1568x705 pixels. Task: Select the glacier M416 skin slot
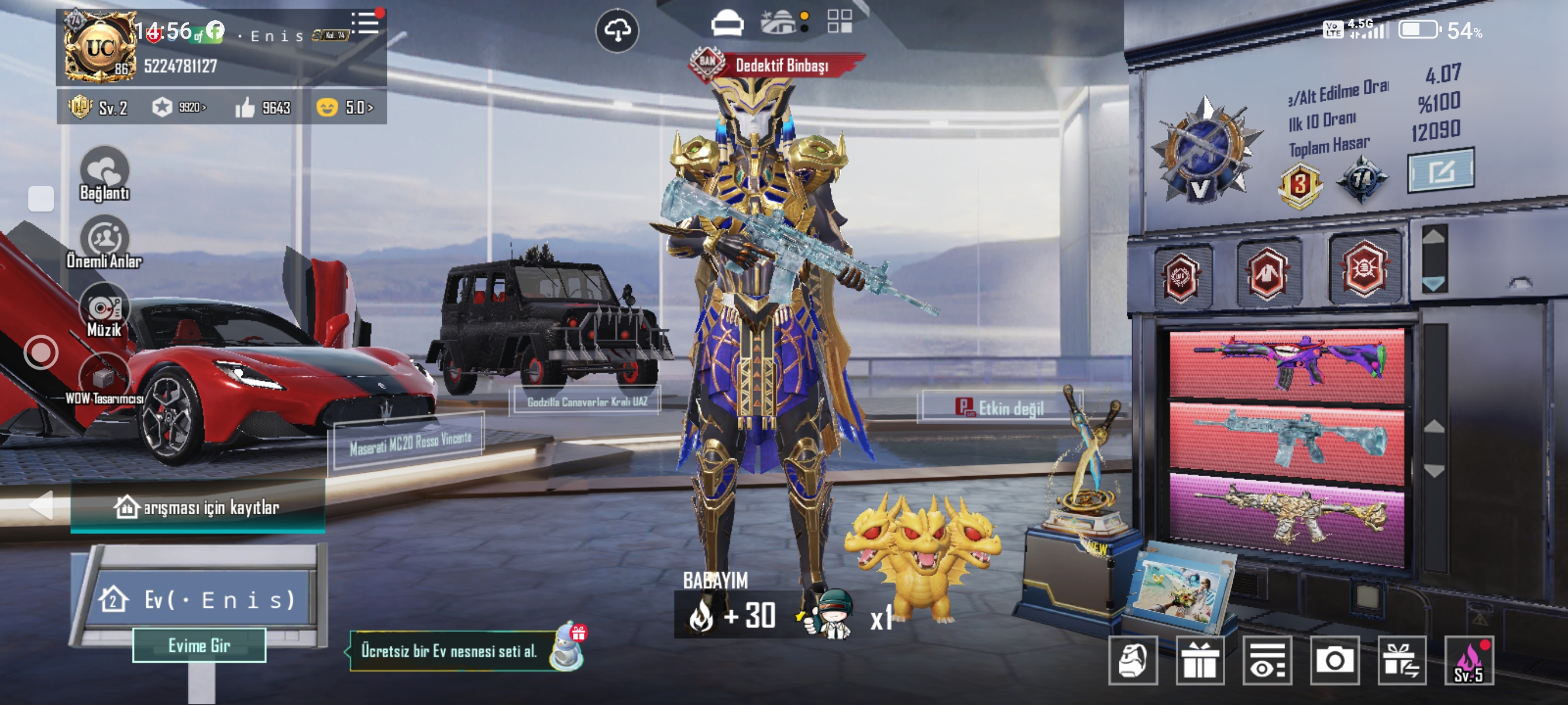(x=1287, y=439)
